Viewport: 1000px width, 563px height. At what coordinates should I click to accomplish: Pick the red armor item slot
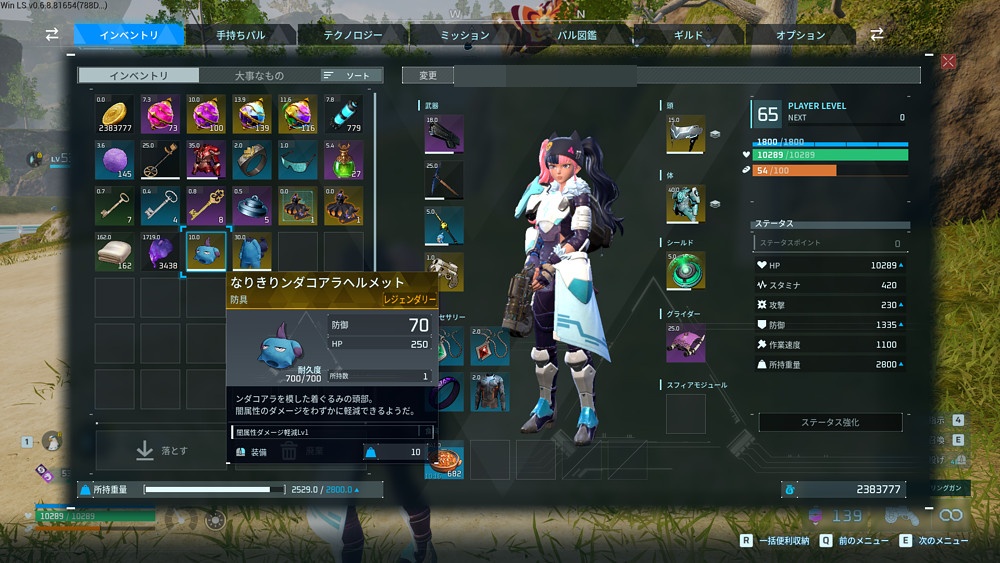205,160
